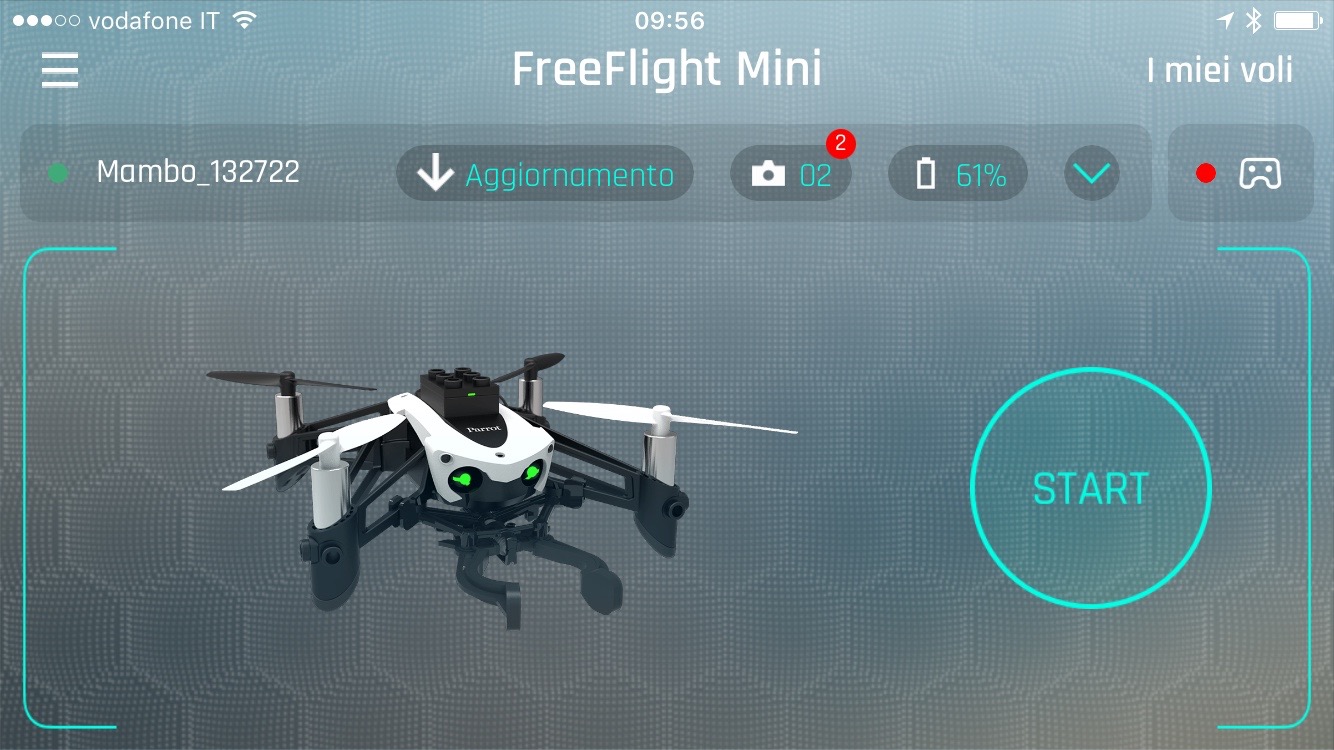Tap the Aggiornamento update button
The image size is (1334, 750).
point(545,174)
